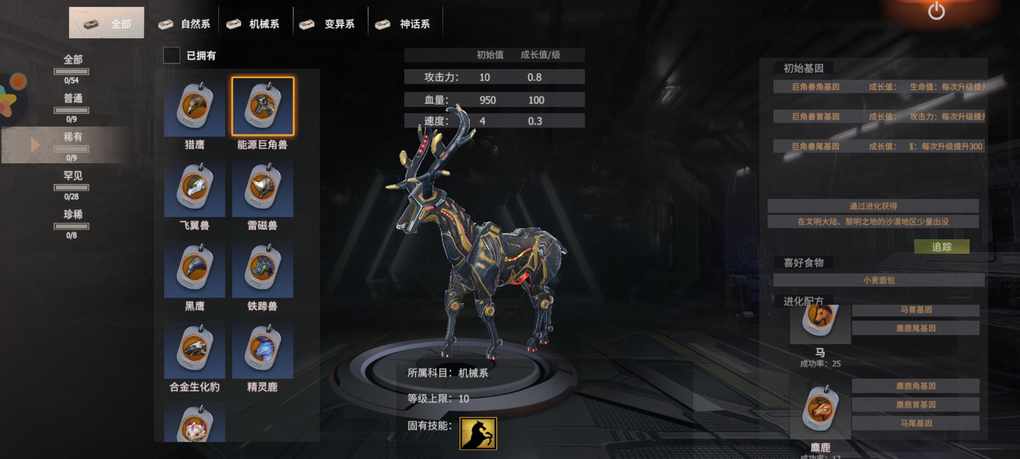Choose the 罕见 rarity filter
The height and width of the screenshot is (459, 1020).
pos(72,176)
